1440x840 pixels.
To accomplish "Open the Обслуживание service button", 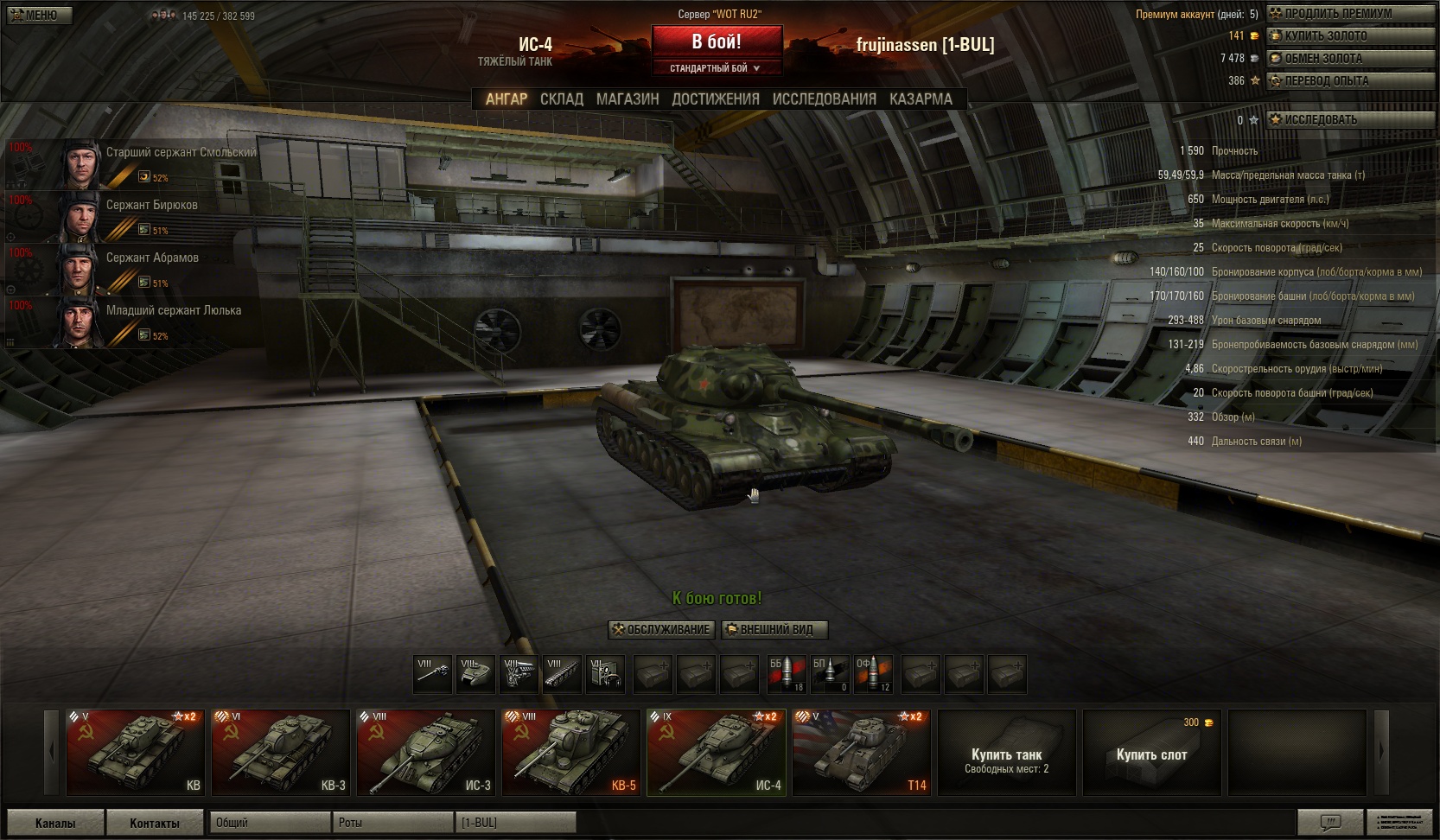I will coord(661,630).
